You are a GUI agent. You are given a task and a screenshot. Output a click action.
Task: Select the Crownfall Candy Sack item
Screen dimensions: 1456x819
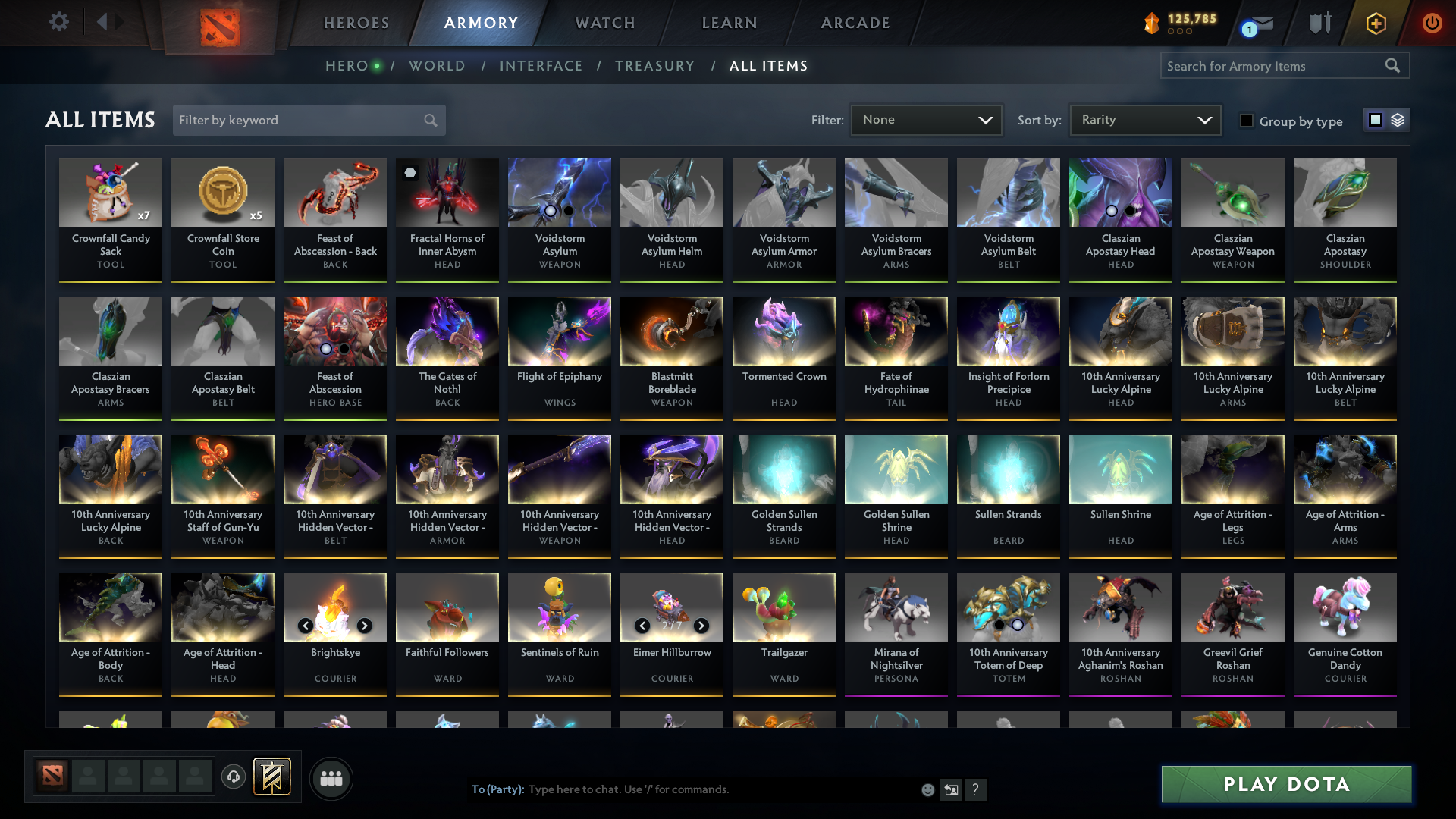coord(111,215)
